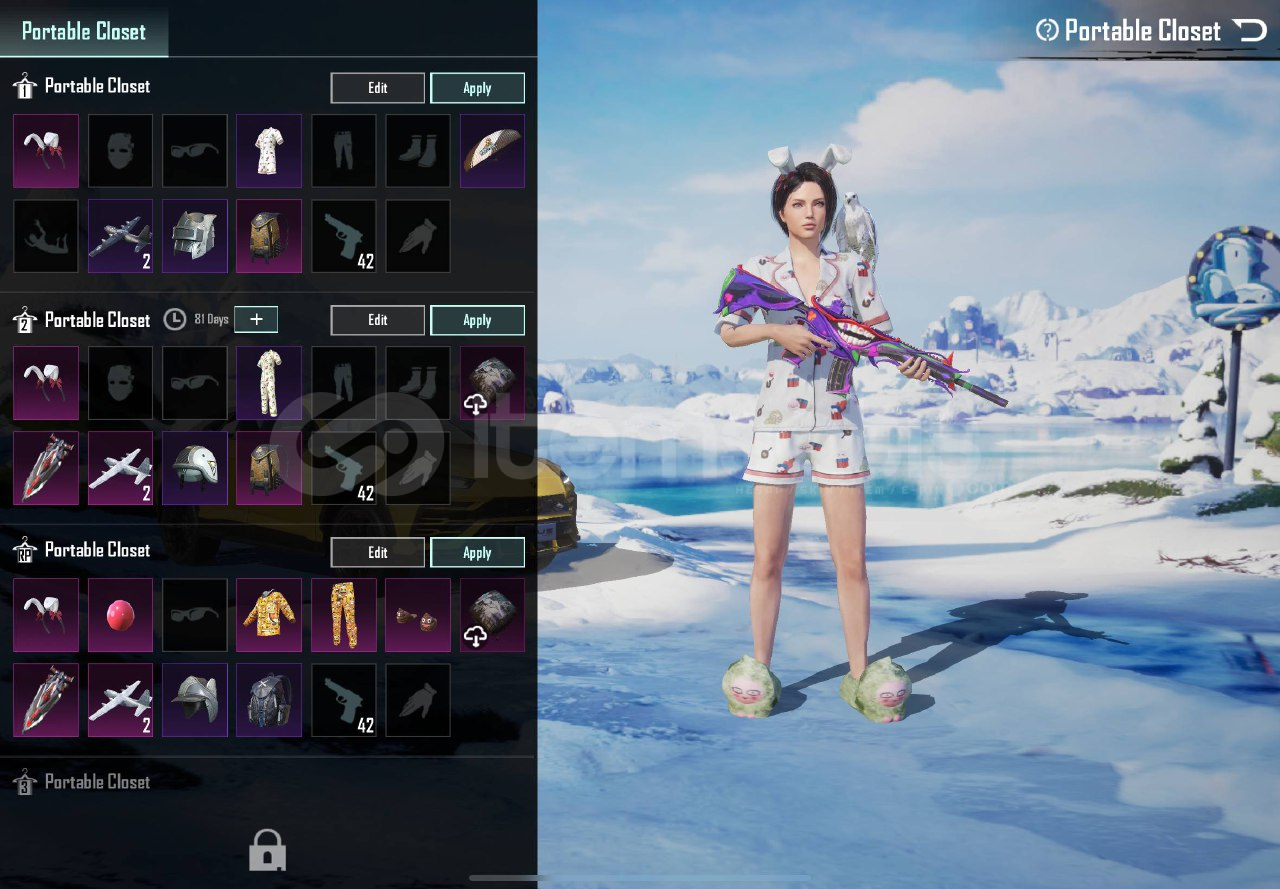The width and height of the screenshot is (1280, 889).
Task: Extend closet duration with the plus button
Action: click(257, 319)
